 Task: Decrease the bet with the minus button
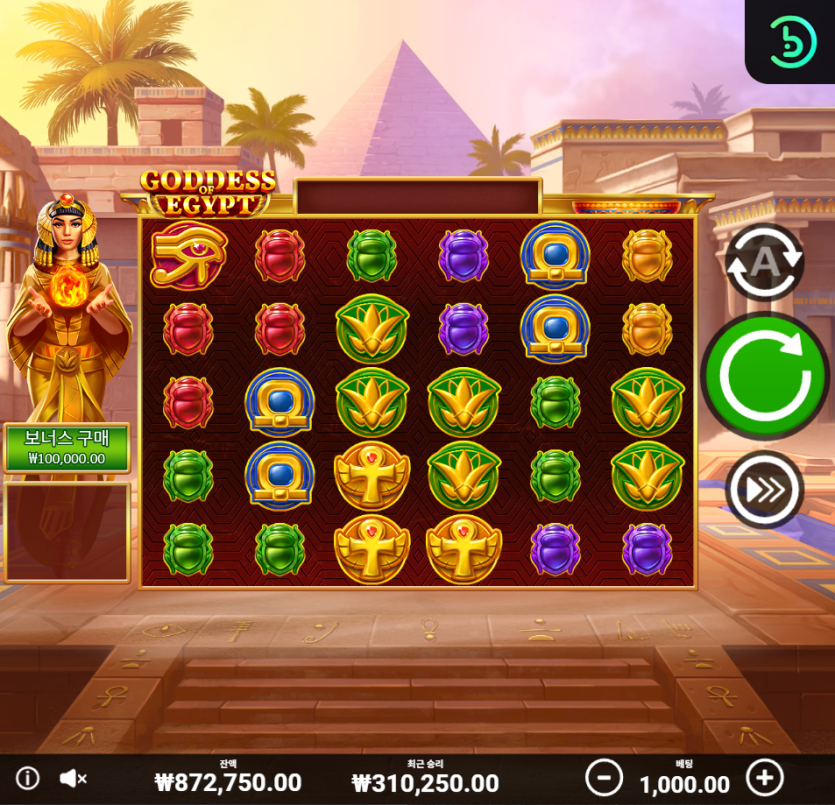[x=603, y=777]
